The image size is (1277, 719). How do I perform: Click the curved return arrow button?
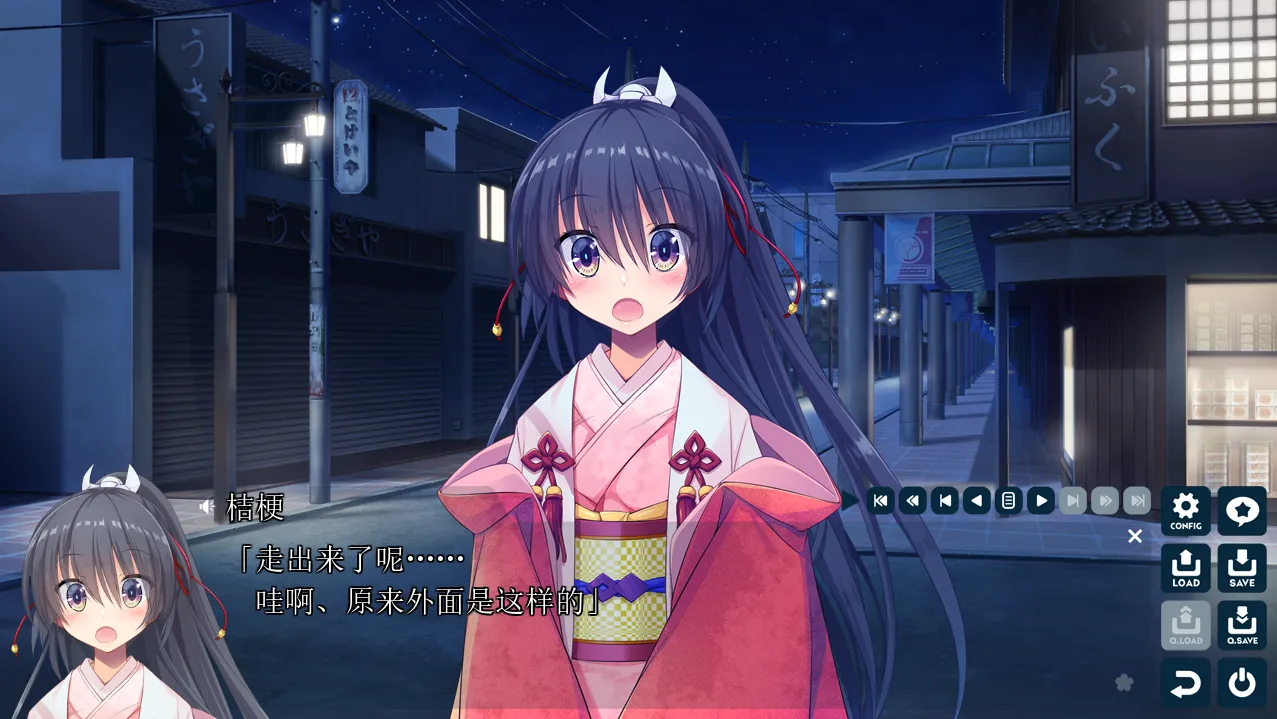(1186, 683)
